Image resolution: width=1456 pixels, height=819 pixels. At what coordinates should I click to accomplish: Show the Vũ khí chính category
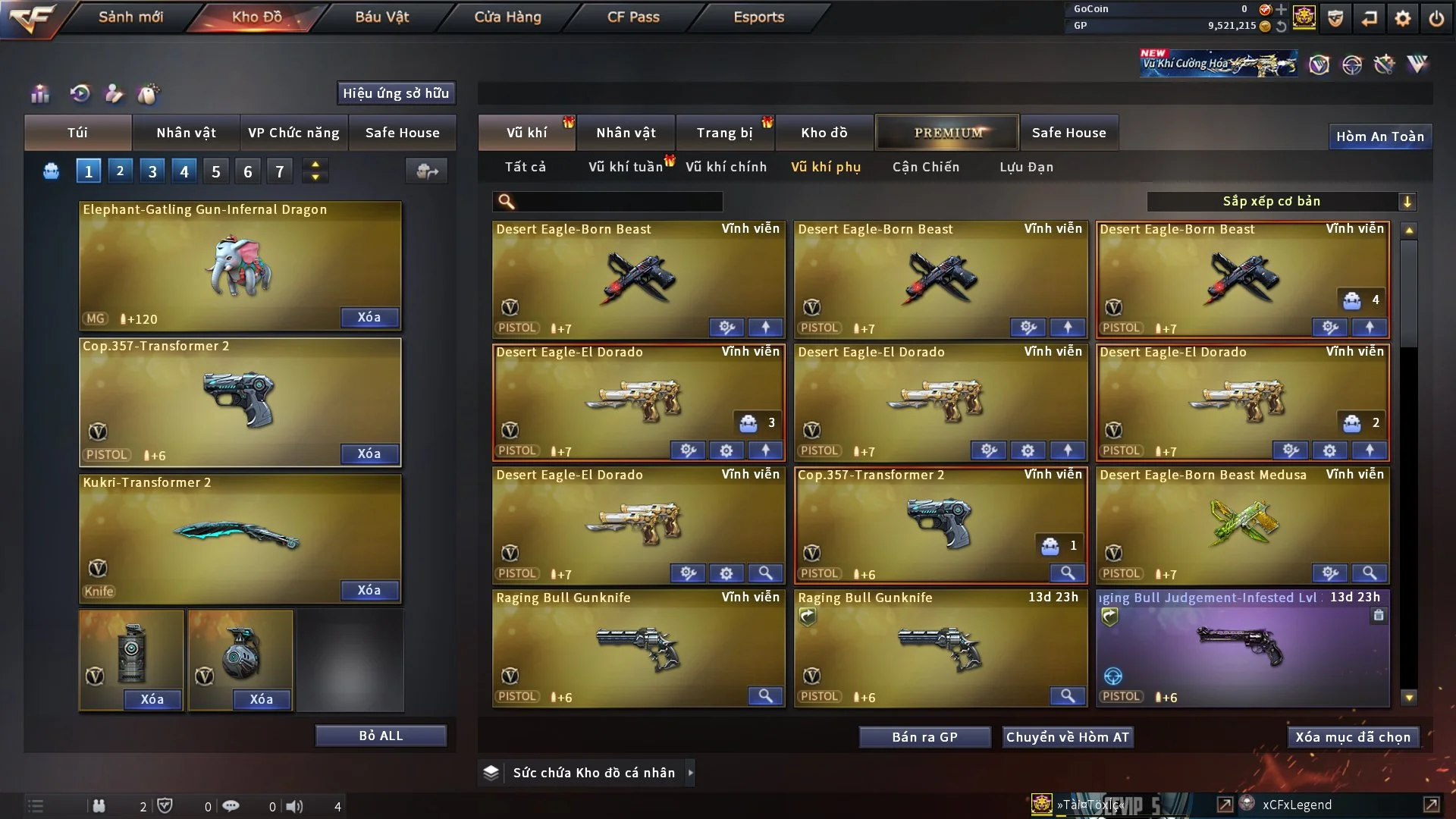[x=726, y=167]
